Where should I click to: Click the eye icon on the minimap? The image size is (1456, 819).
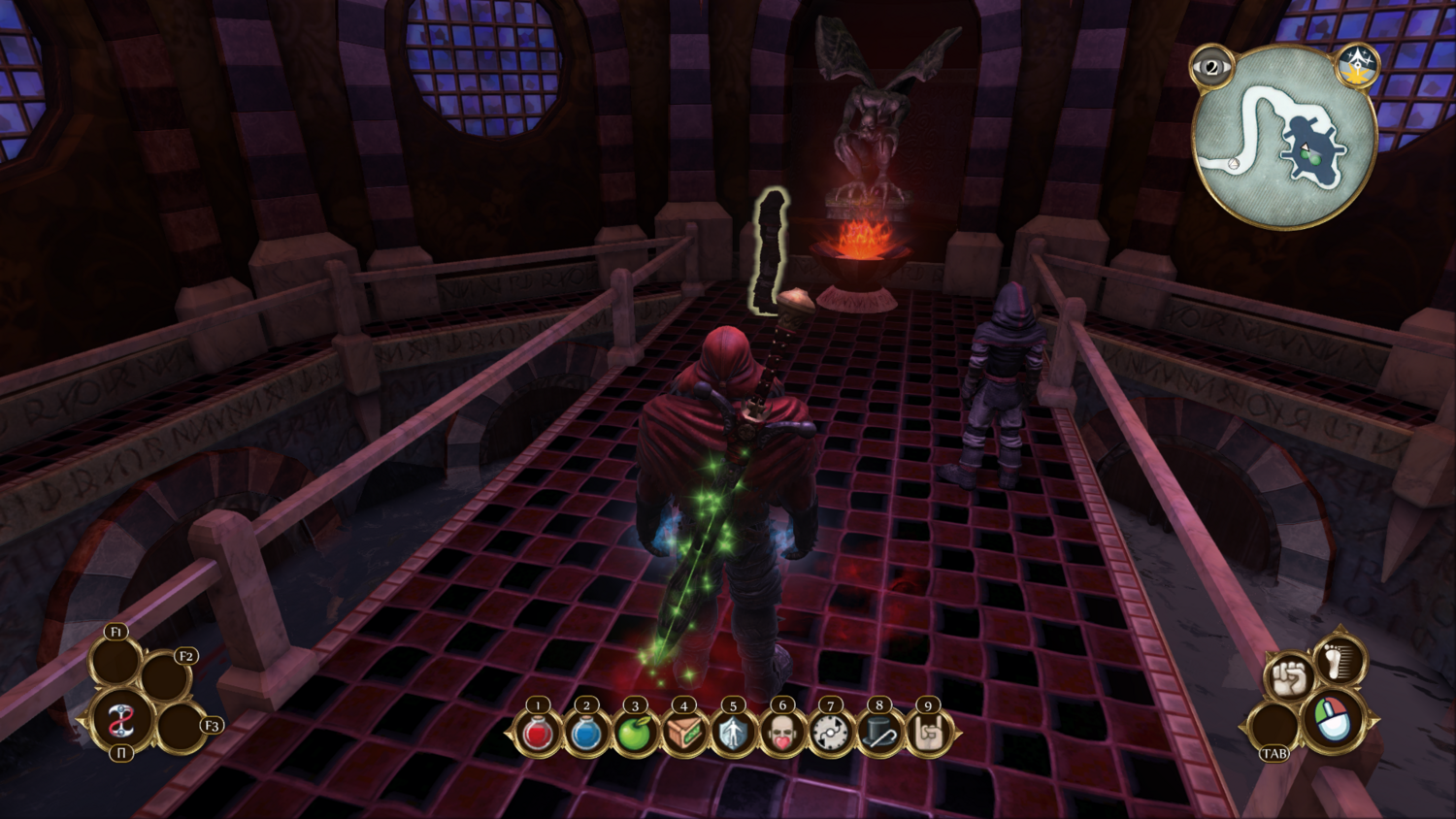pos(1211,68)
